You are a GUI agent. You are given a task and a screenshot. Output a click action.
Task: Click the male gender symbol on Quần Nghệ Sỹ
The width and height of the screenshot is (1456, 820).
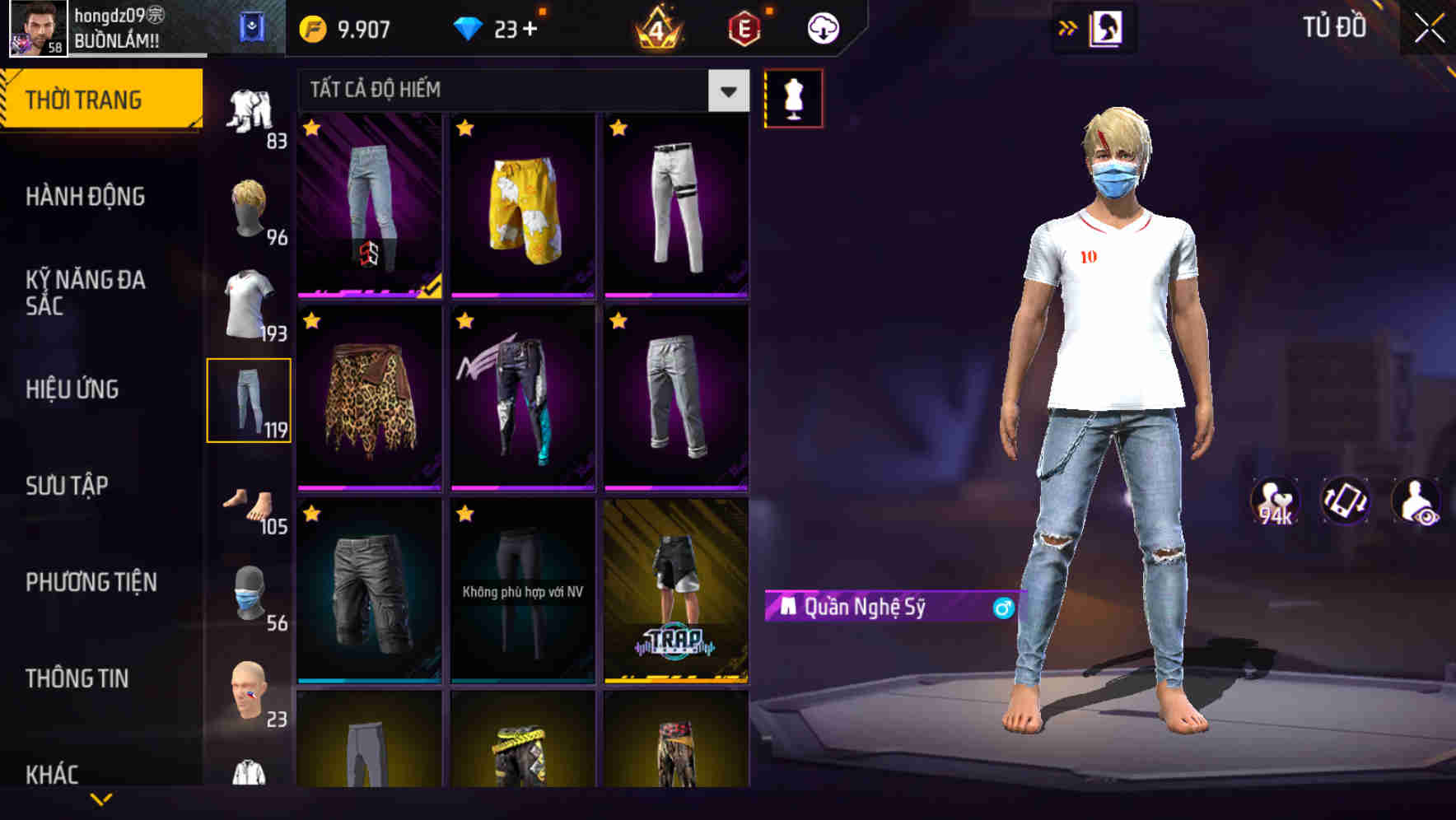pos(1002,609)
